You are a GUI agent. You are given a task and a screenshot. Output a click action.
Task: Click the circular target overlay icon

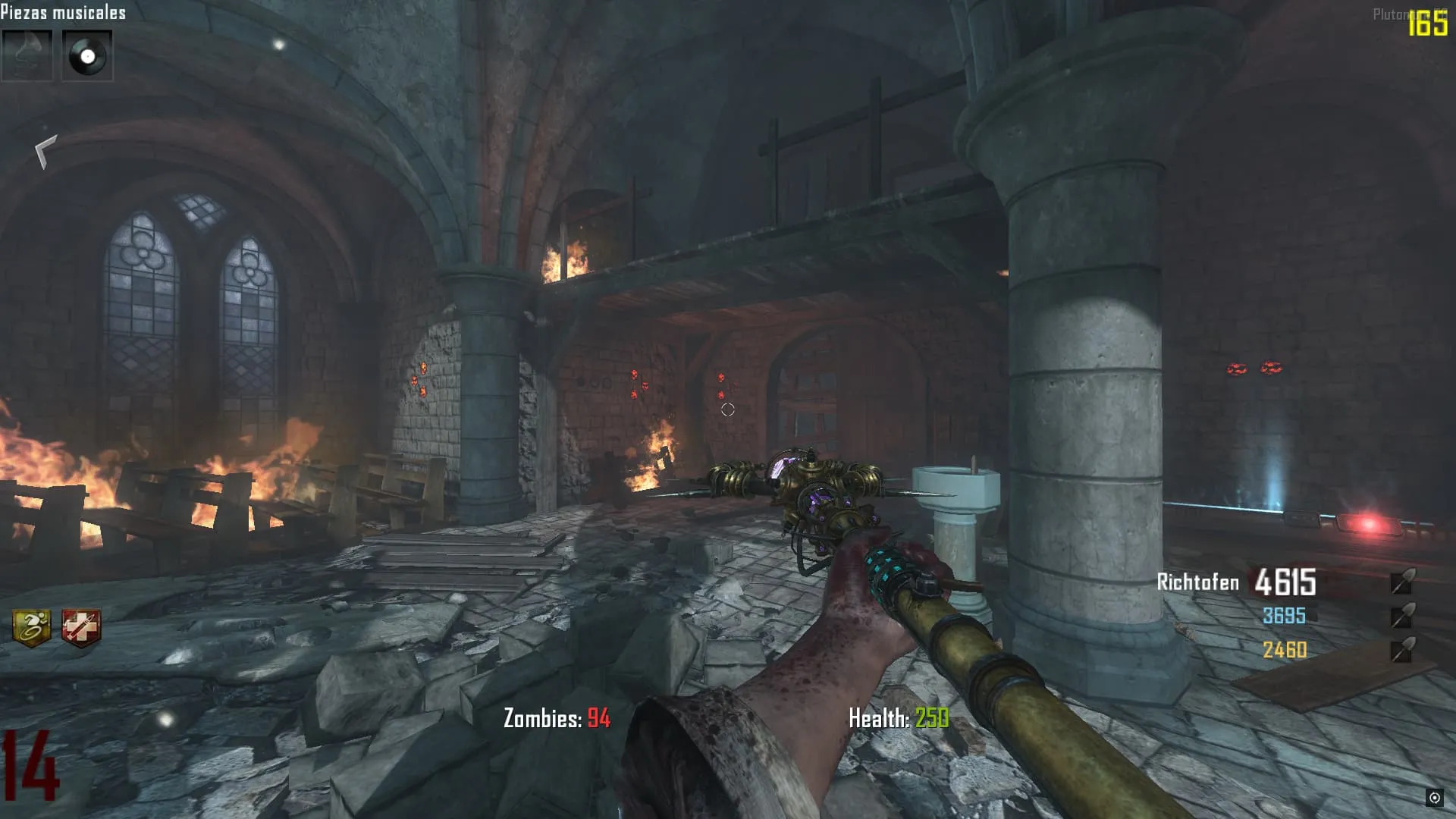coord(1434,797)
